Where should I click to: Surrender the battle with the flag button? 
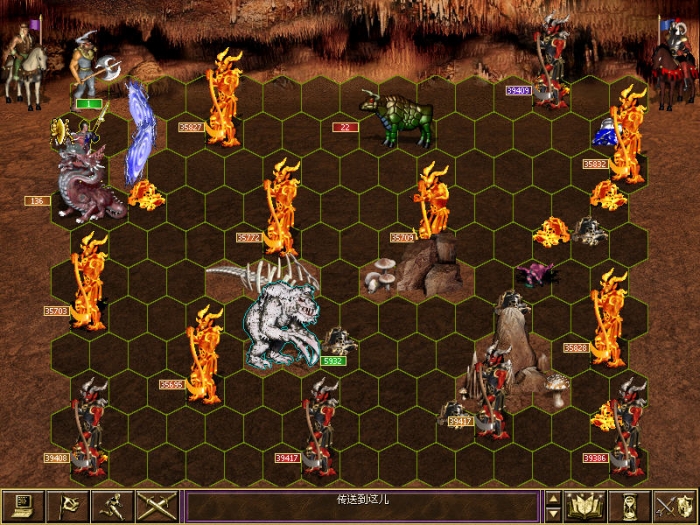66,506
